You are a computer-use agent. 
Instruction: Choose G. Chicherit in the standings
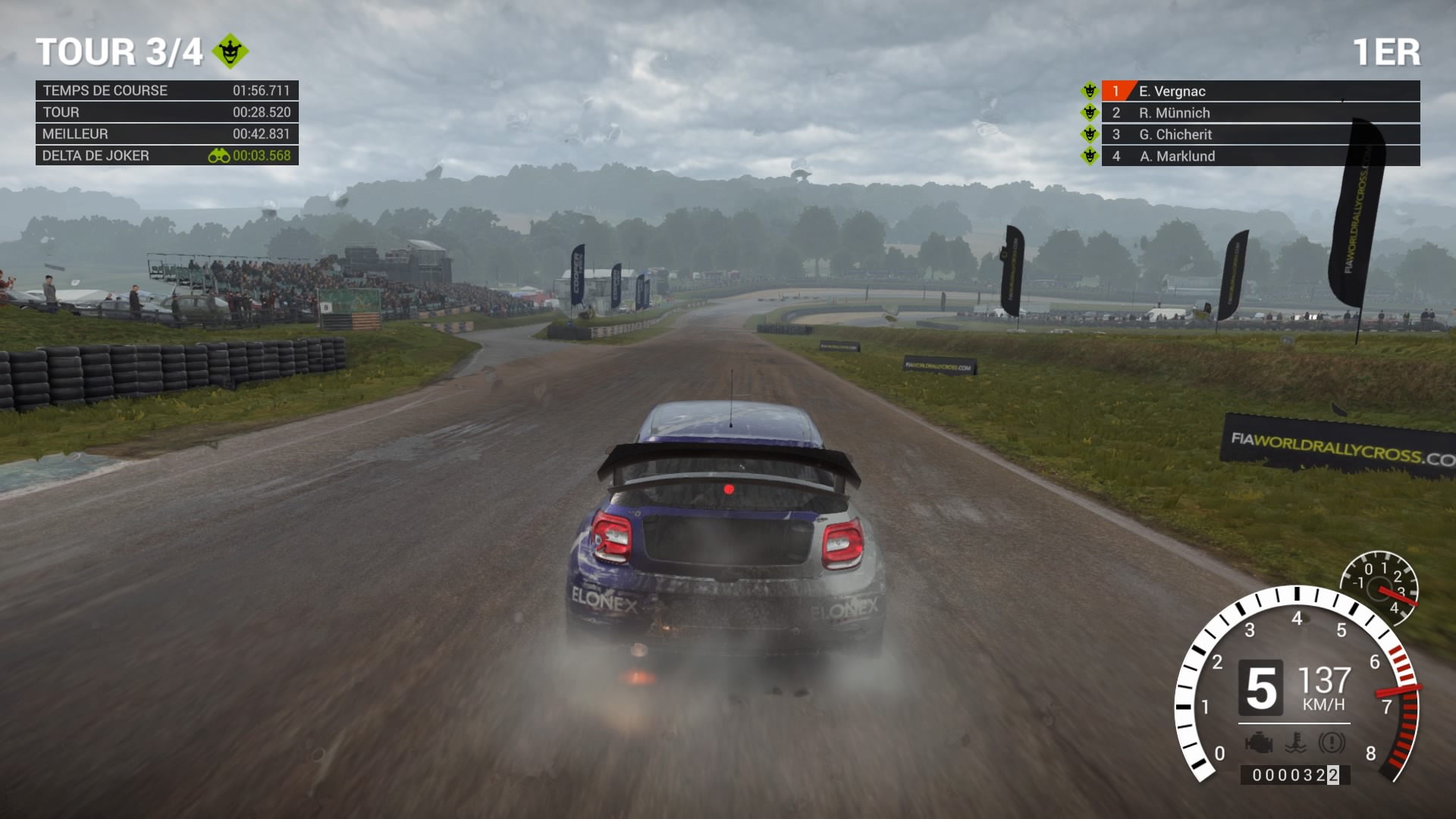click(x=1259, y=134)
